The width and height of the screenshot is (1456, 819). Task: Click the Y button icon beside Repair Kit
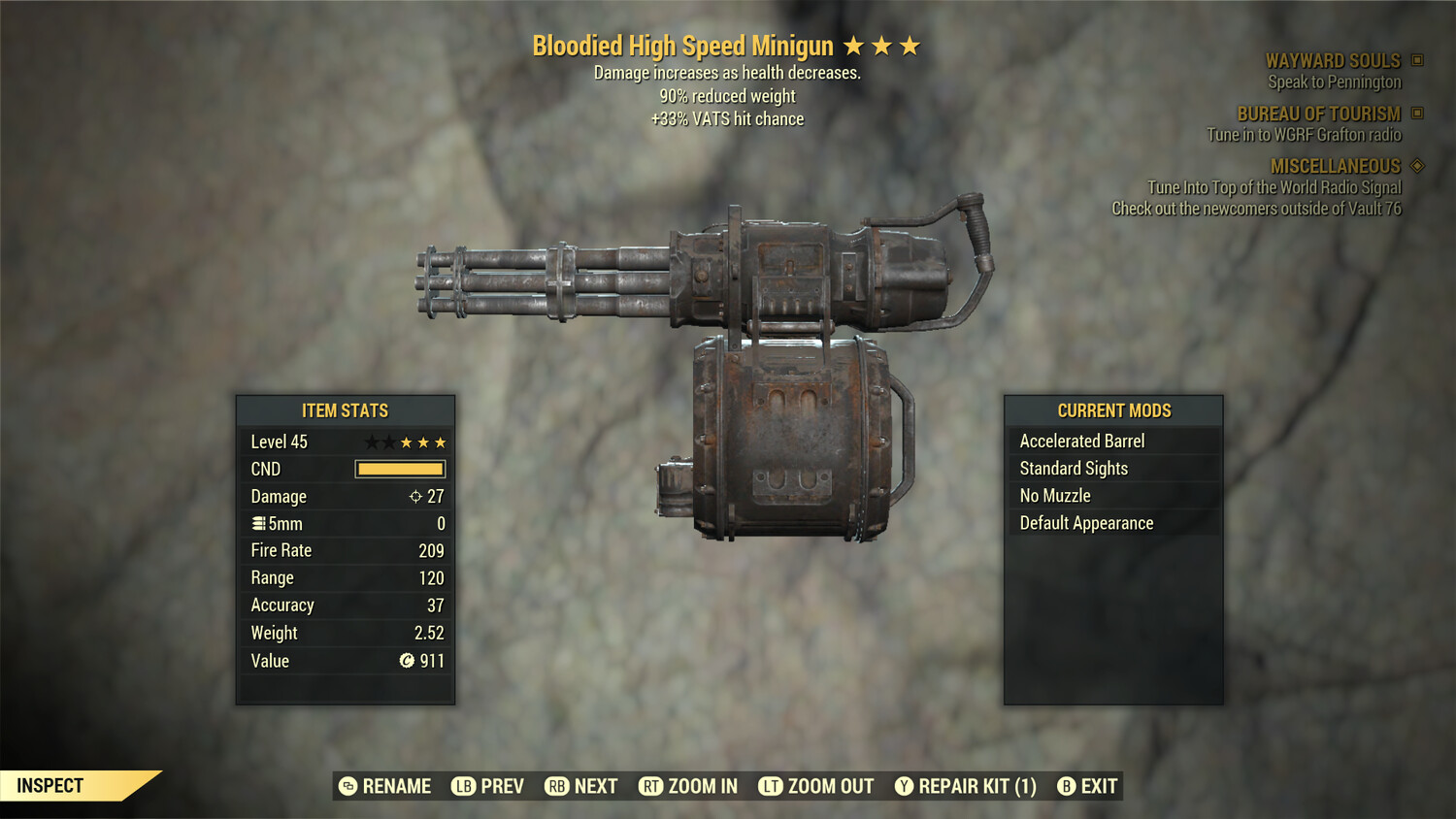pyautogui.click(x=903, y=786)
